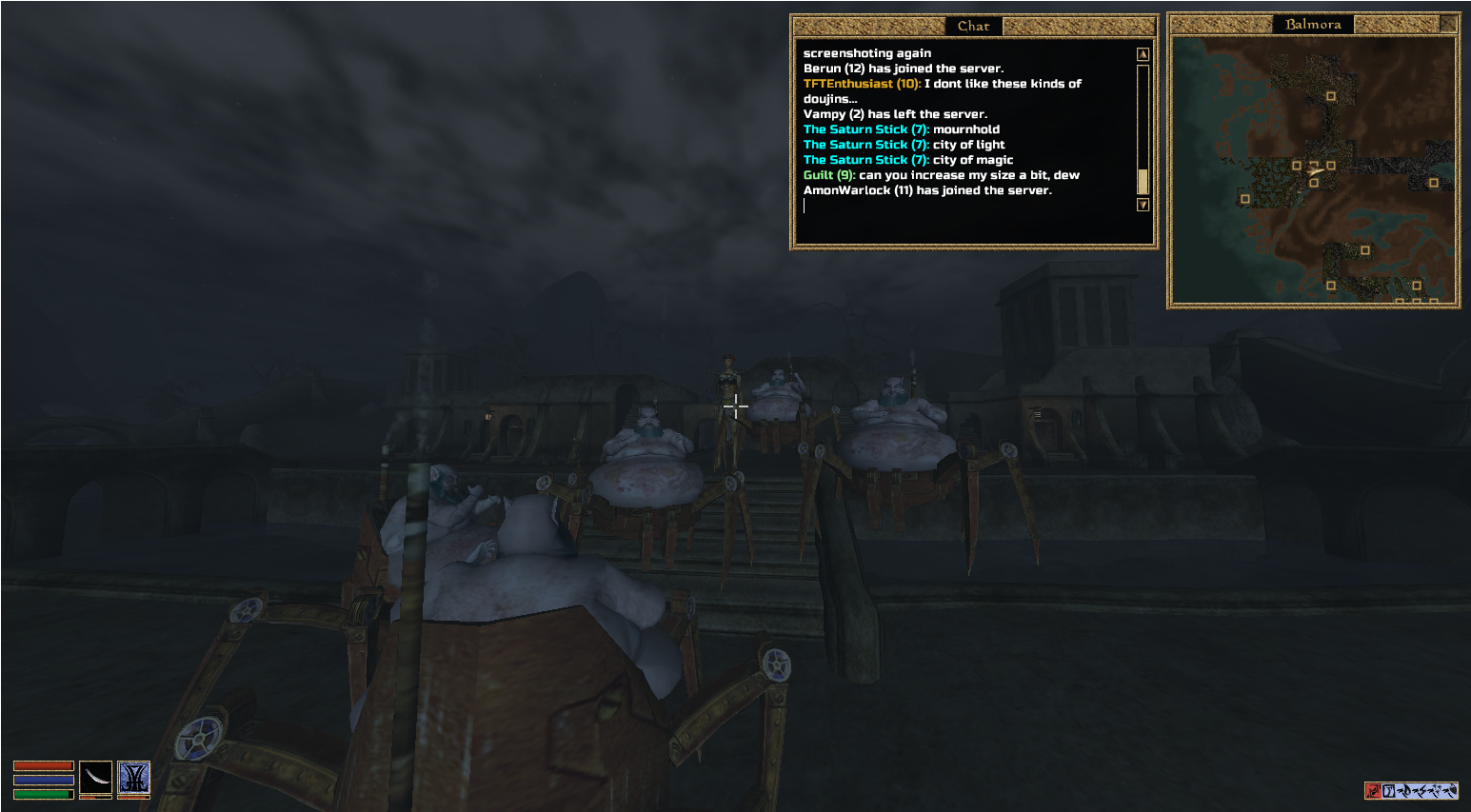Image resolution: width=1471 pixels, height=812 pixels.
Task: Click the player arrow on the Balmora map
Action: pyautogui.click(x=1315, y=172)
